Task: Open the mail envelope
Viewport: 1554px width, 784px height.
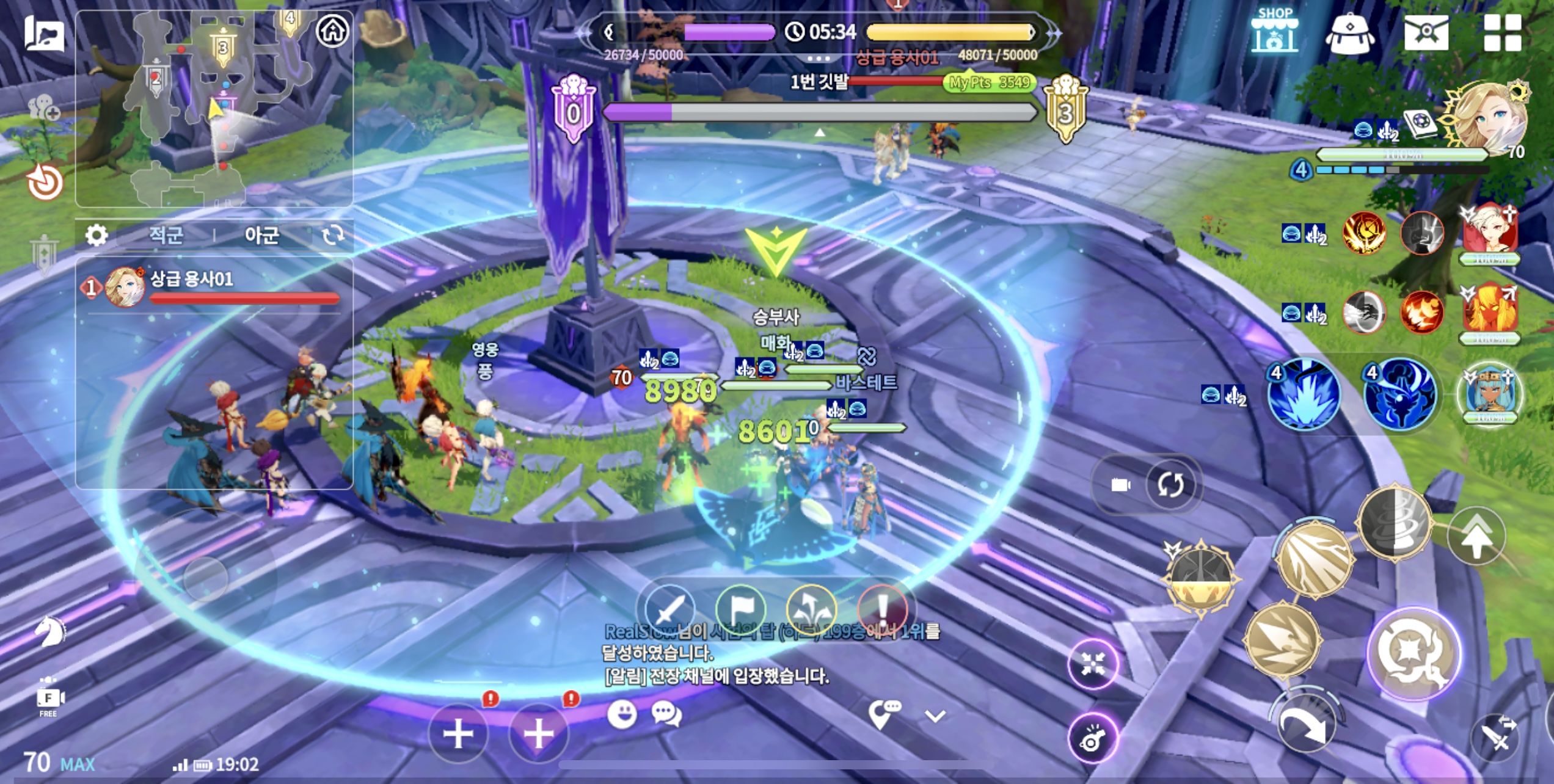Action: (x=1426, y=32)
